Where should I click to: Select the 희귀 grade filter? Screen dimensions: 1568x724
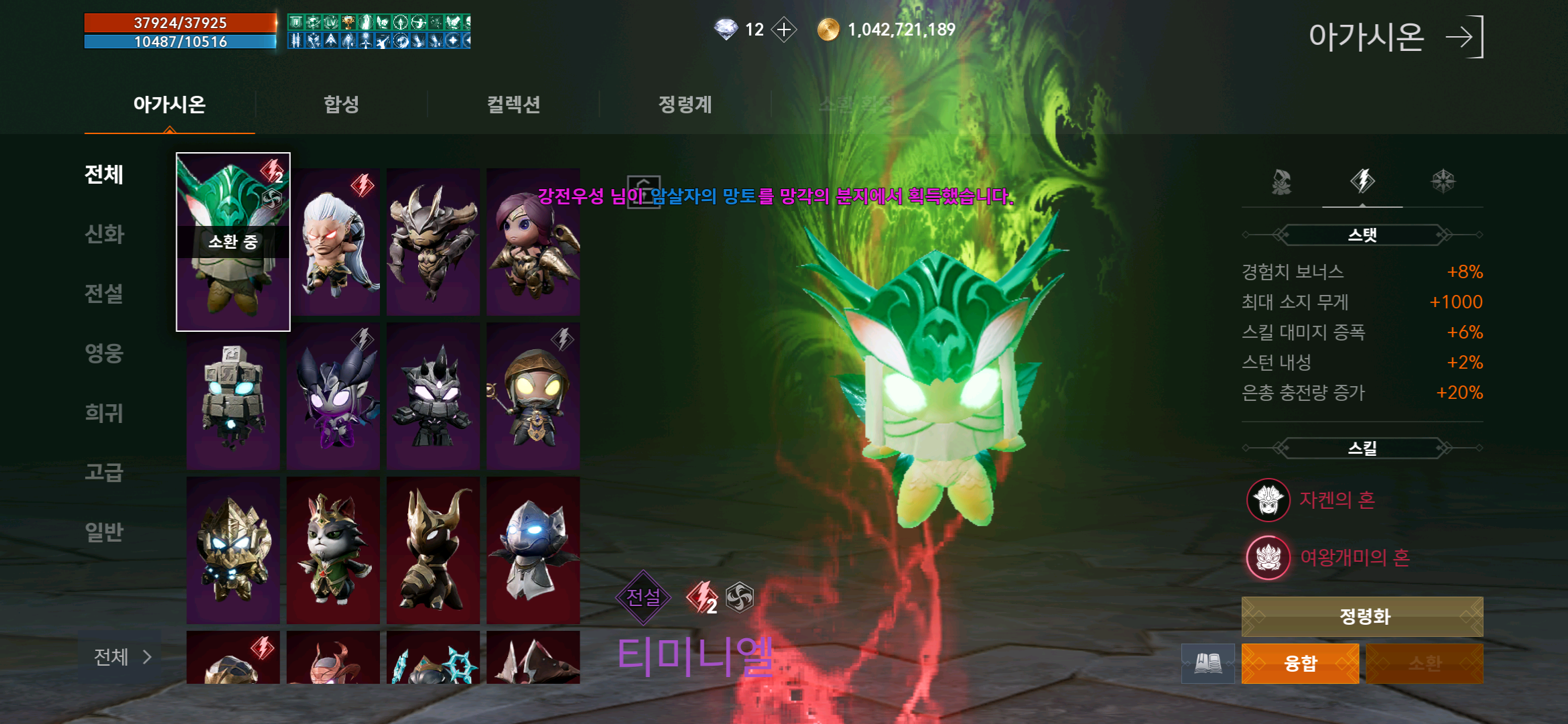(x=104, y=414)
